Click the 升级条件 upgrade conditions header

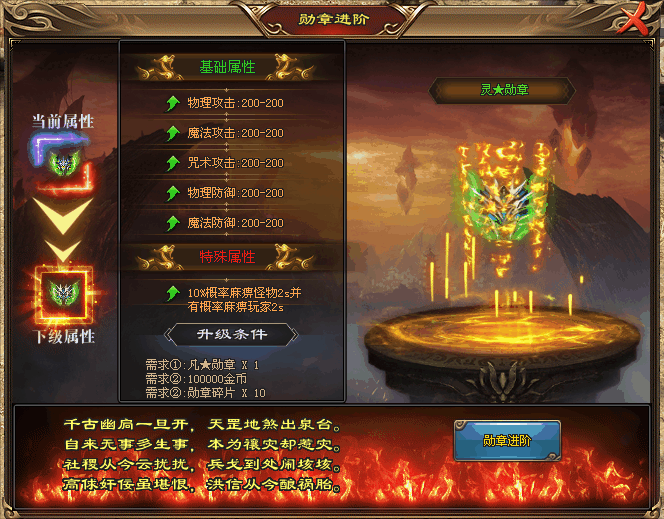point(230,334)
